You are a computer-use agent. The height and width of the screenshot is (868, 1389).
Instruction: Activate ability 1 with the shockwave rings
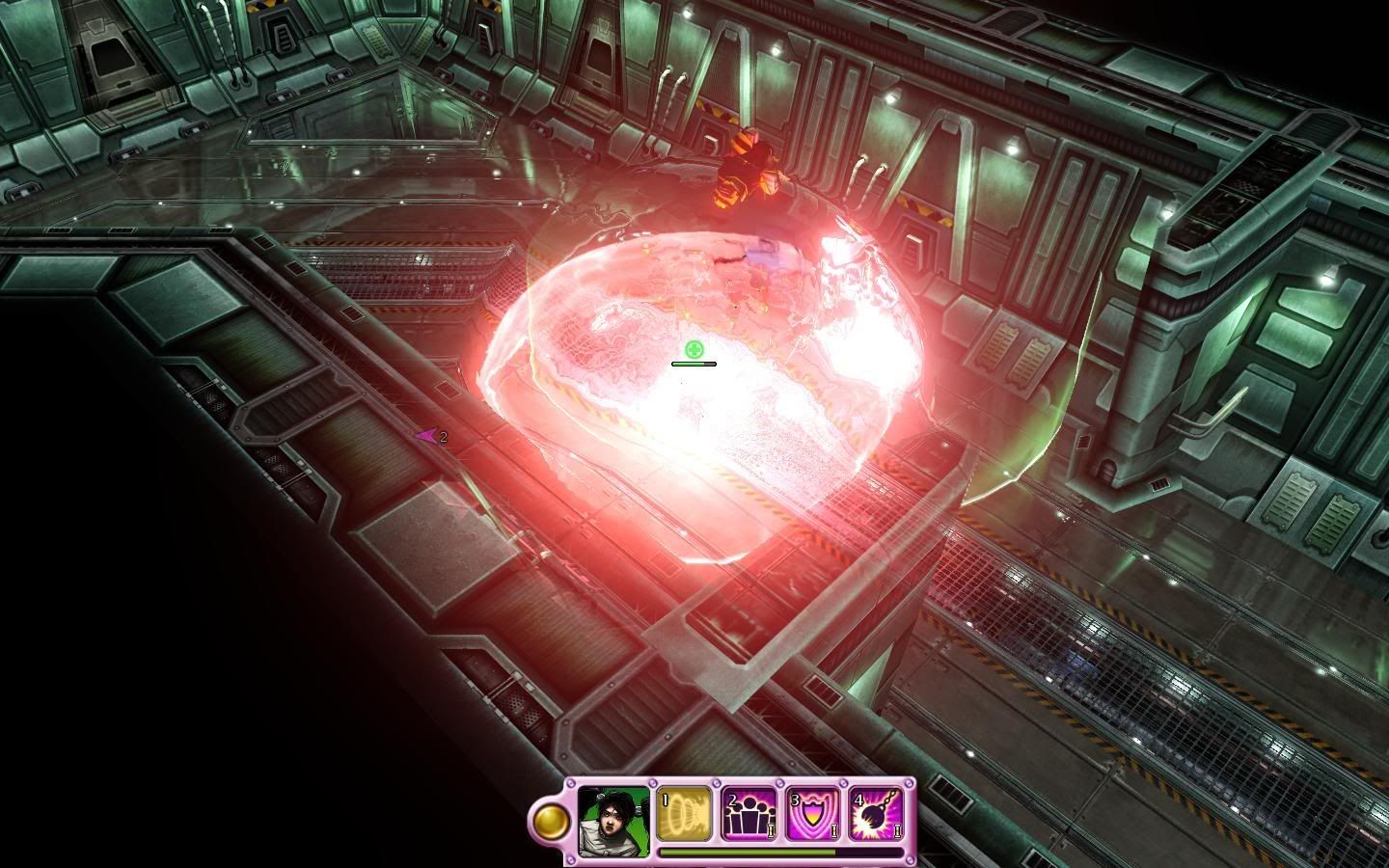(684, 814)
